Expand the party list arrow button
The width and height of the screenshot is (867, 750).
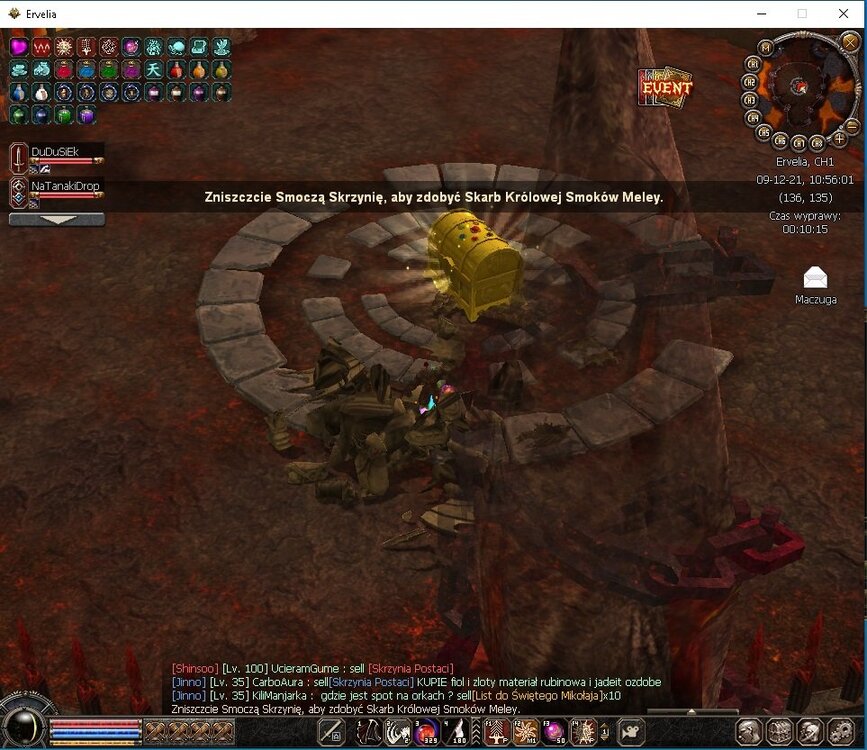[56, 219]
